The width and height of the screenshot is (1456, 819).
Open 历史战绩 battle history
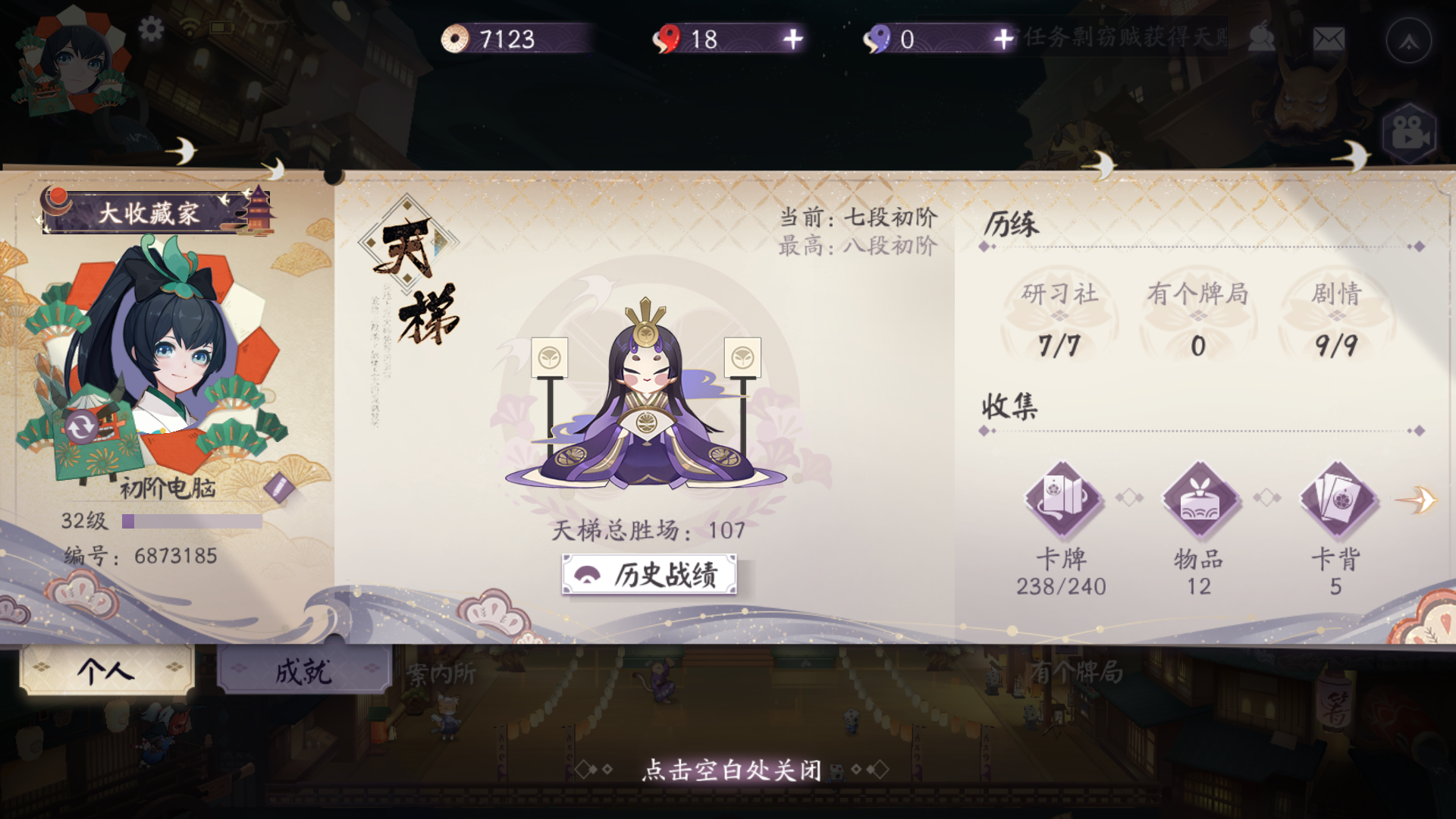[651, 576]
